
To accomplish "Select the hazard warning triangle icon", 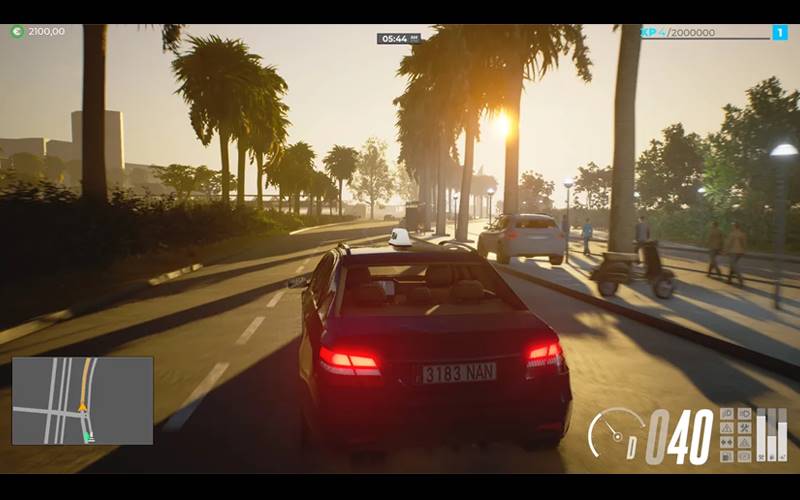I will pos(727,428).
